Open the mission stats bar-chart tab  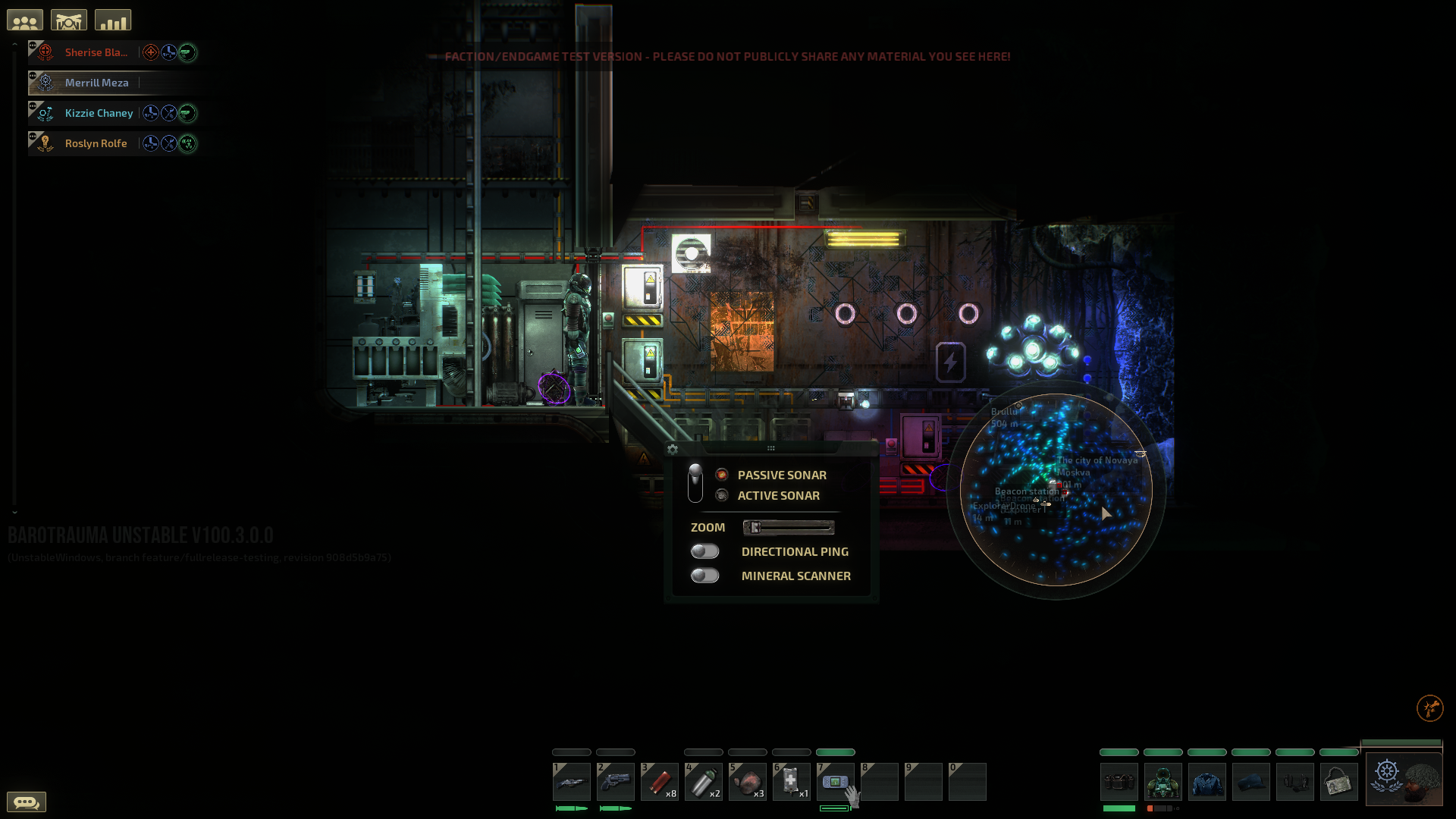[x=112, y=19]
